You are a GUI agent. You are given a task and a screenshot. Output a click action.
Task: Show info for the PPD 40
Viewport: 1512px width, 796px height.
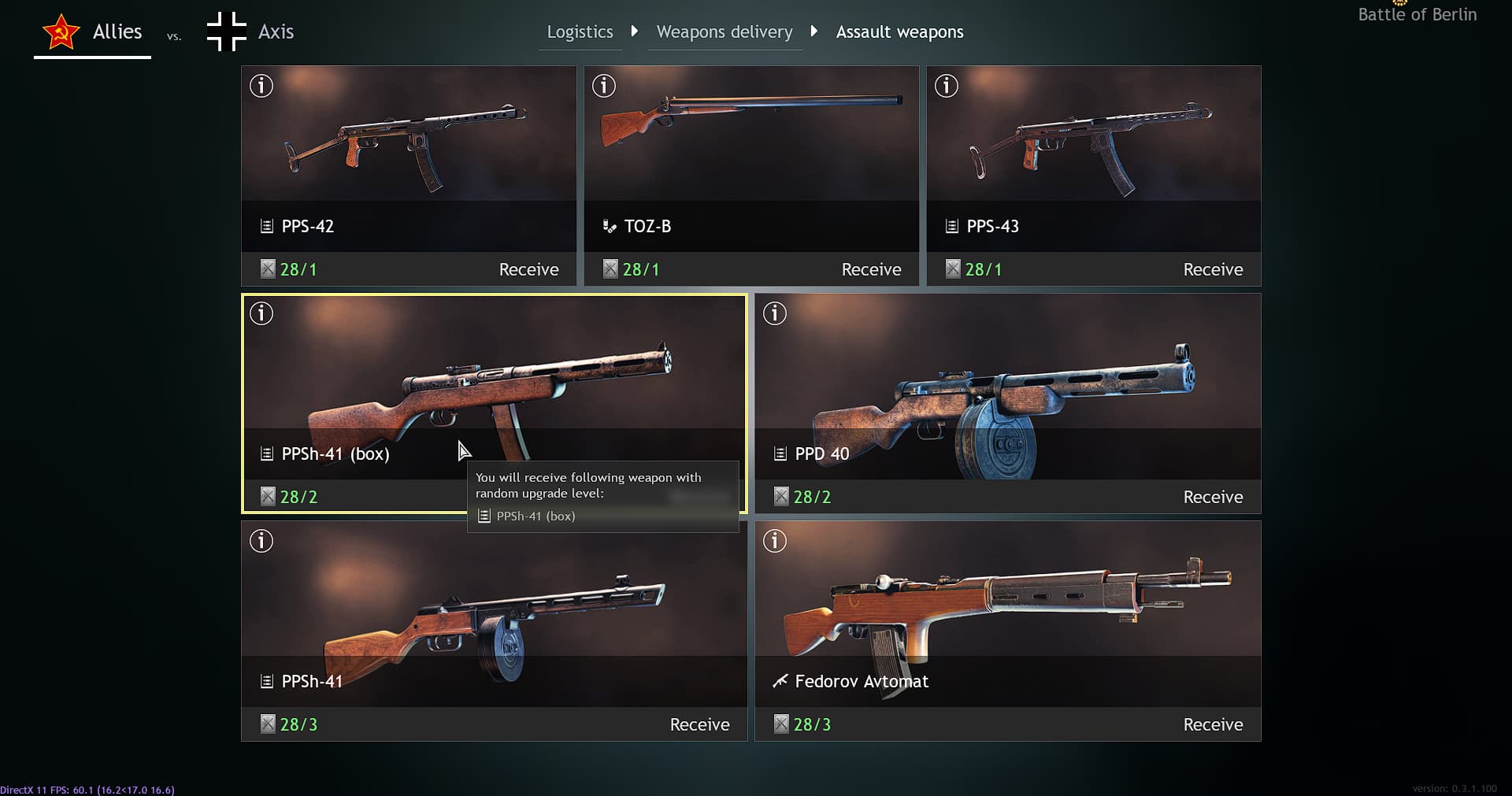(775, 313)
